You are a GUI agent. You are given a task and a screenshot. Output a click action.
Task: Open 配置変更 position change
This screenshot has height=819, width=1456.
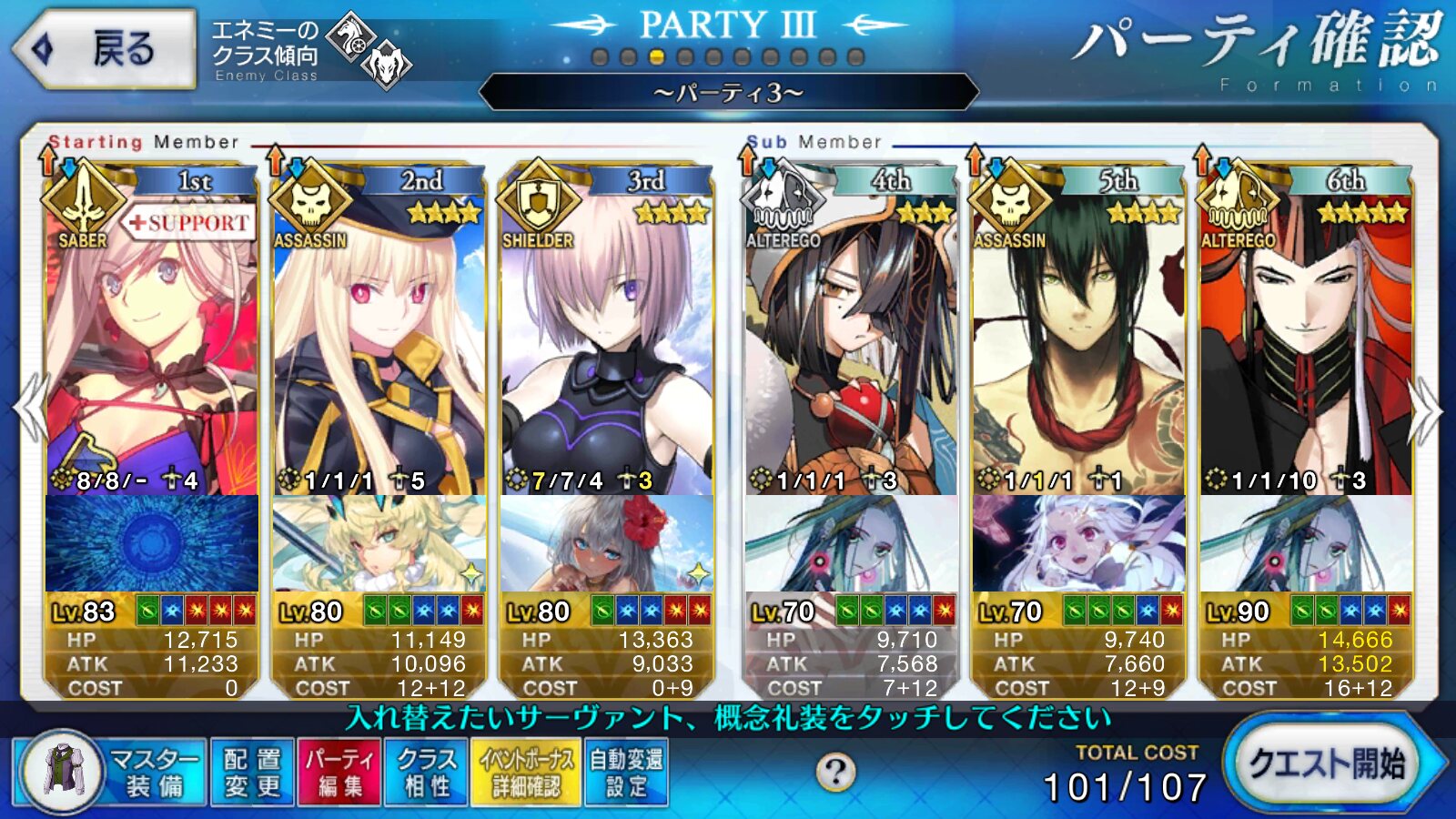(252, 772)
